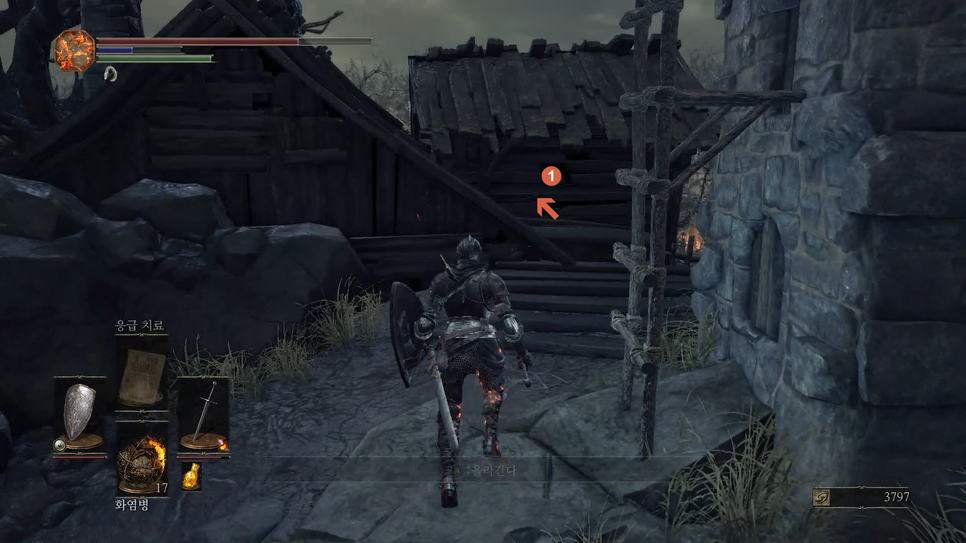The height and width of the screenshot is (543, 966).
Task: Click the ring status effect icon
Action: 110,73
